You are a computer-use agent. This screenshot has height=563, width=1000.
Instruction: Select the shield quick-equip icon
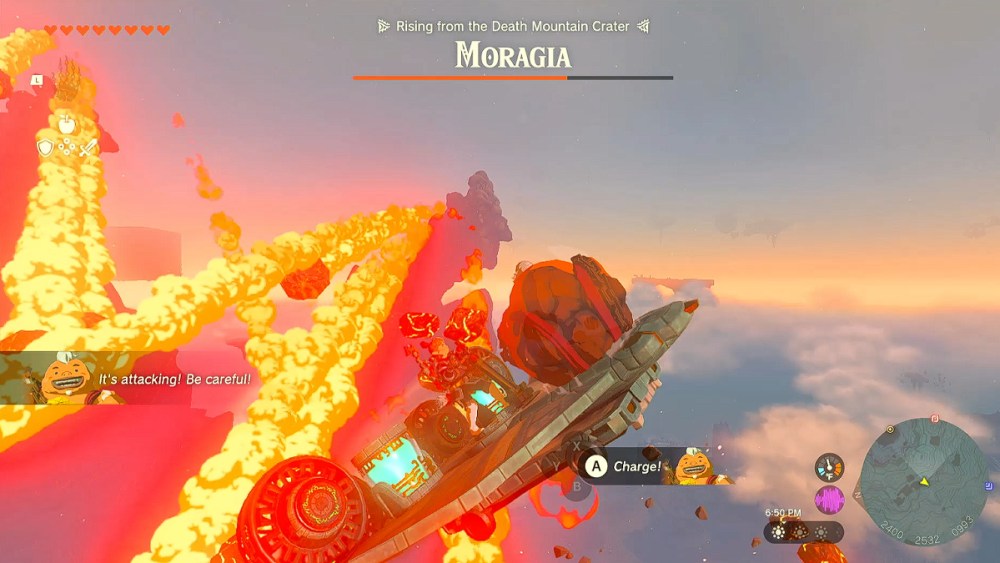(x=45, y=148)
